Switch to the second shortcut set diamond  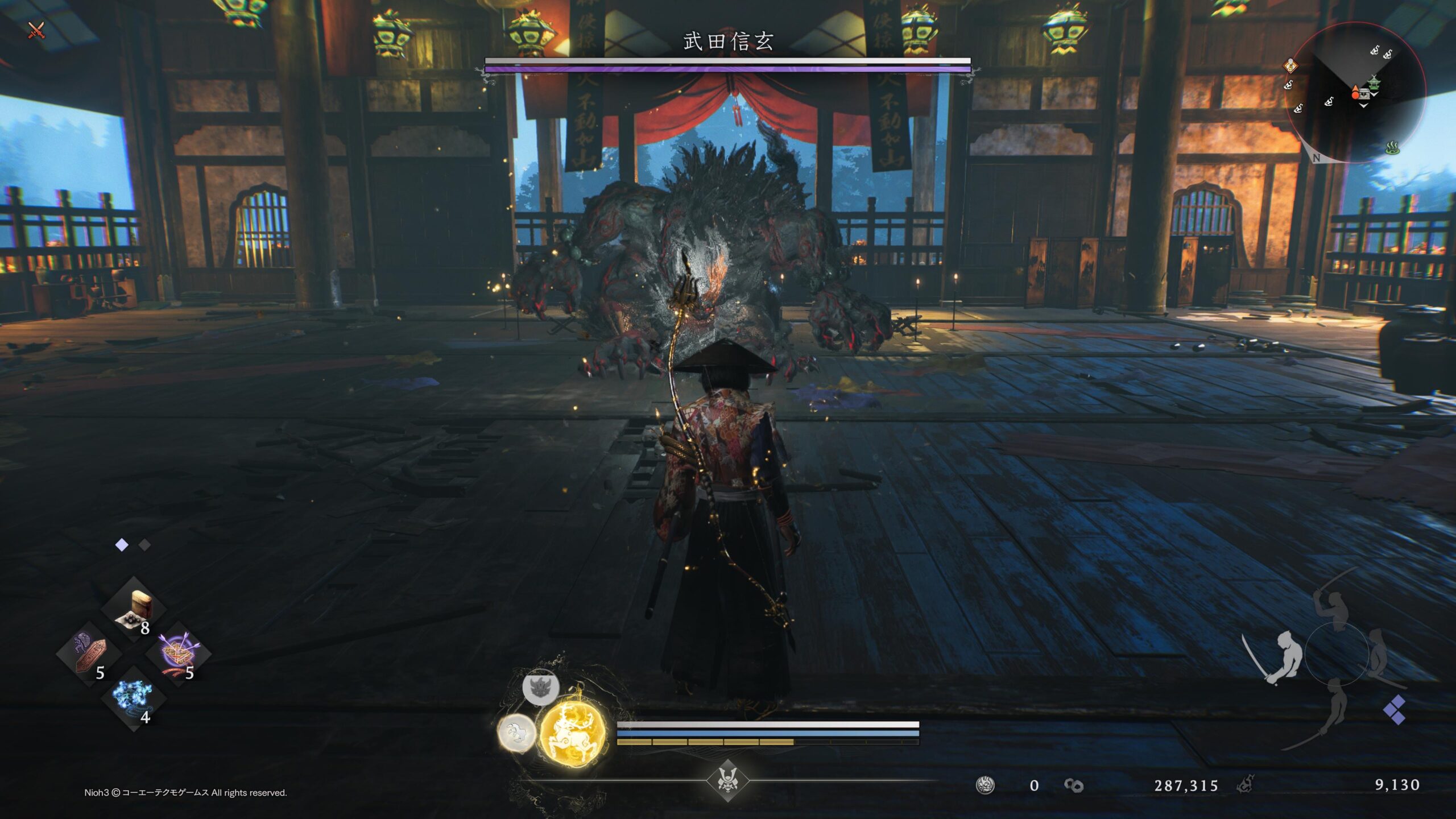click(x=145, y=545)
